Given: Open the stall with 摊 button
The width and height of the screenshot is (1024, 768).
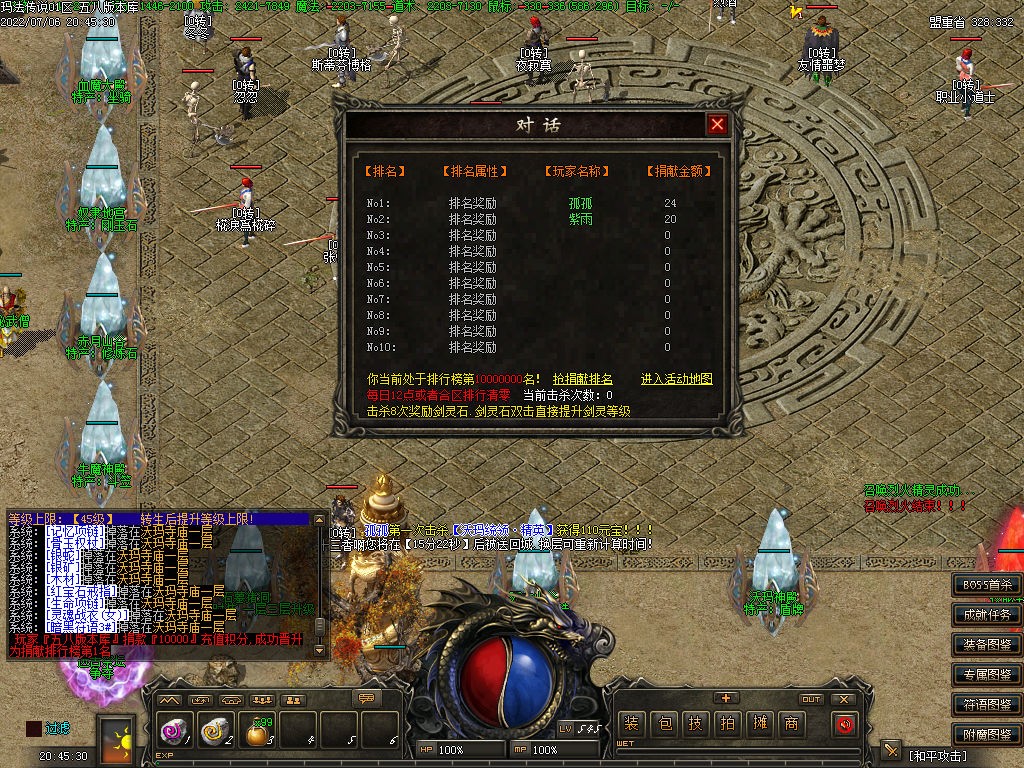Looking at the screenshot, I should click(x=759, y=723).
